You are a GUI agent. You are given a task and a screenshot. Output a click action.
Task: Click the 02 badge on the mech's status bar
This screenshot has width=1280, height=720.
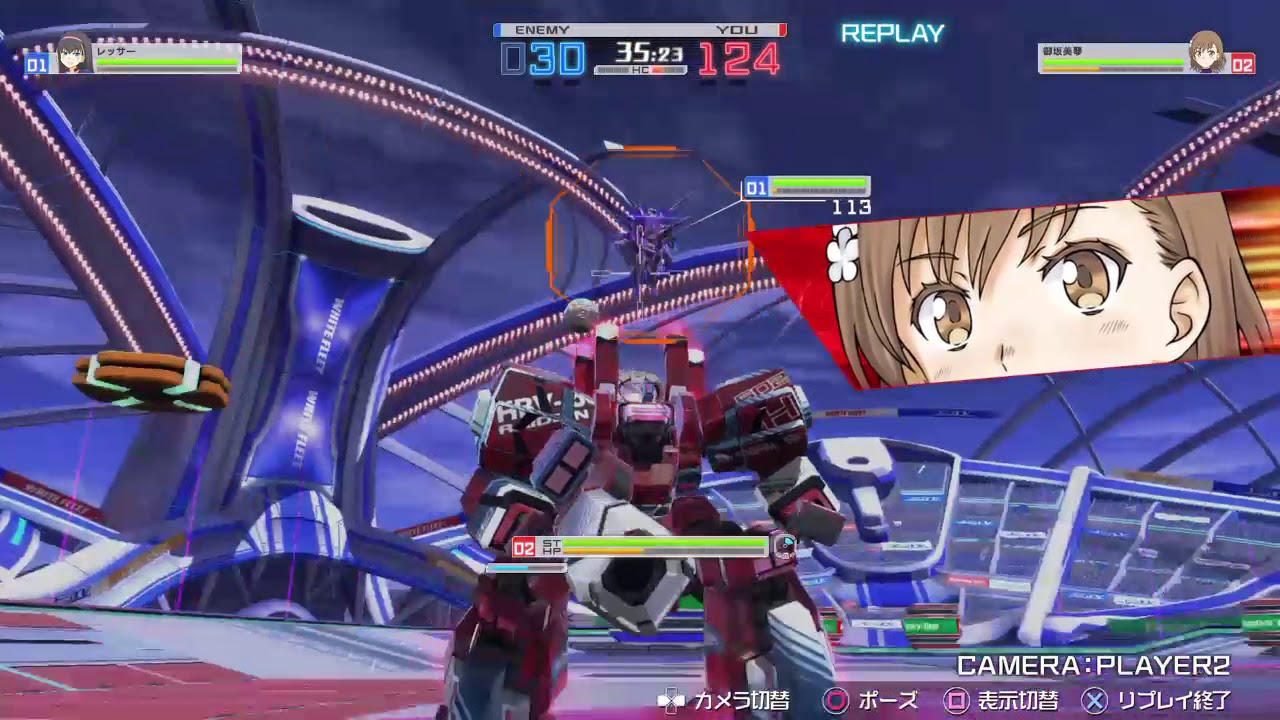tap(523, 547)
